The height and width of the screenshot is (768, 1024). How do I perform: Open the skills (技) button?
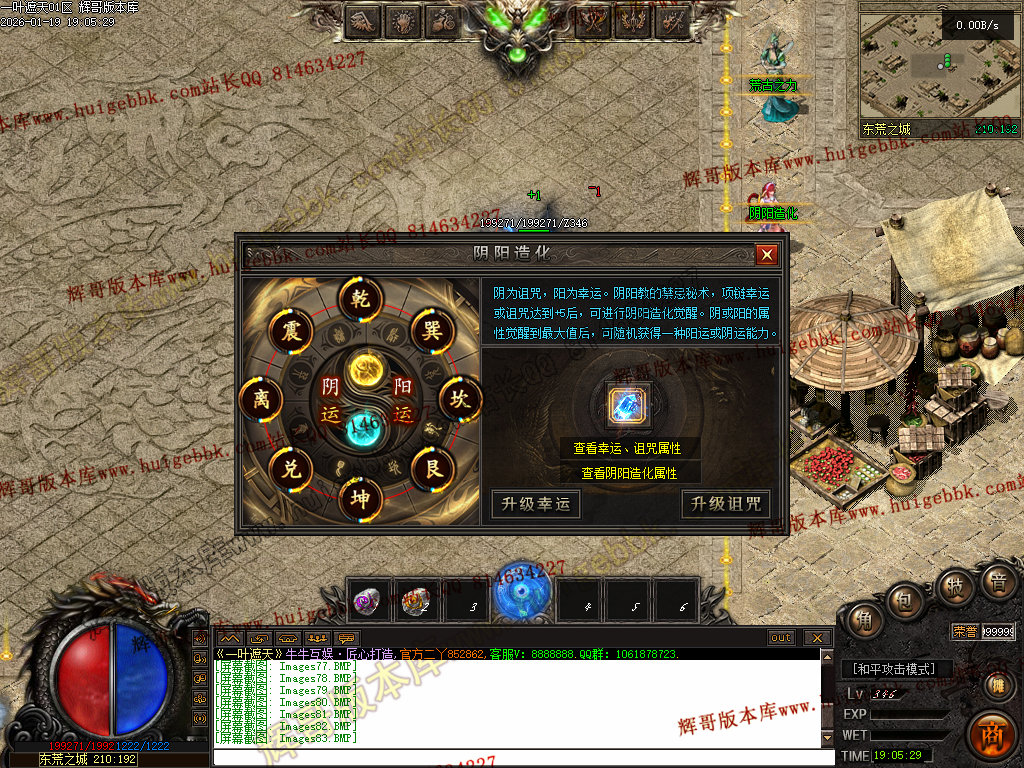(x=953, y=588)
